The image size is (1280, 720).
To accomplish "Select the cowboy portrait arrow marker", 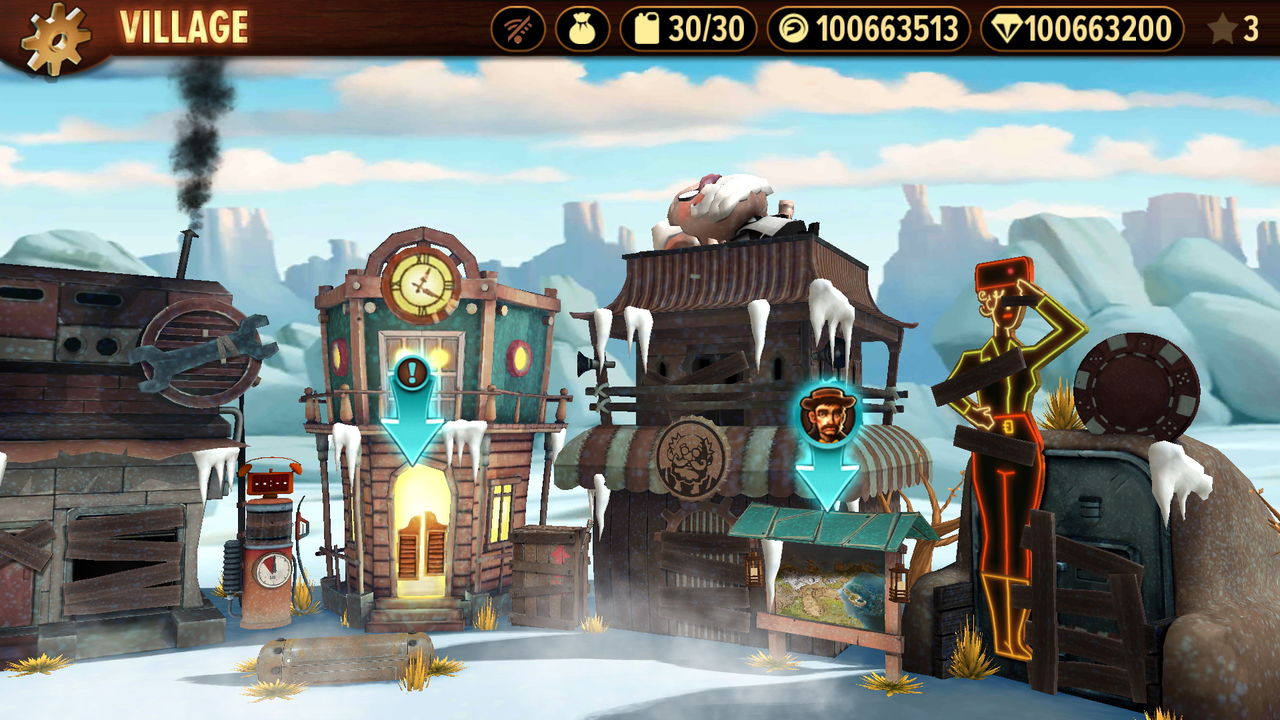I will point(828,440).
